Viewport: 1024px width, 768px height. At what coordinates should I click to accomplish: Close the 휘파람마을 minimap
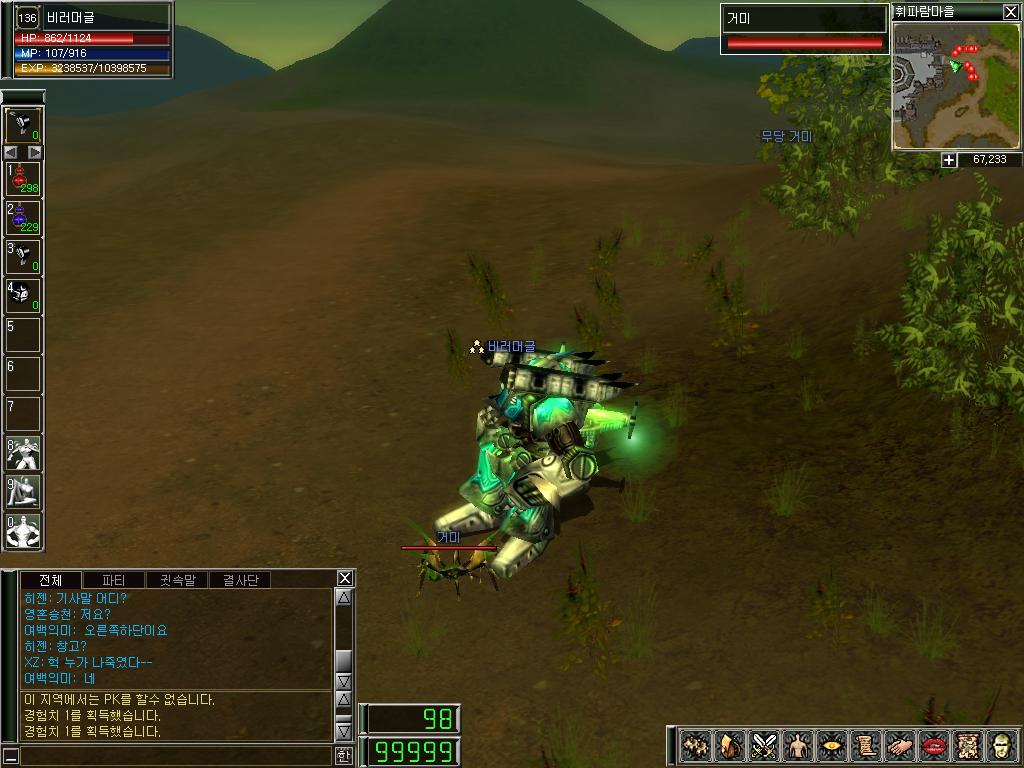tap(1010, 12)
